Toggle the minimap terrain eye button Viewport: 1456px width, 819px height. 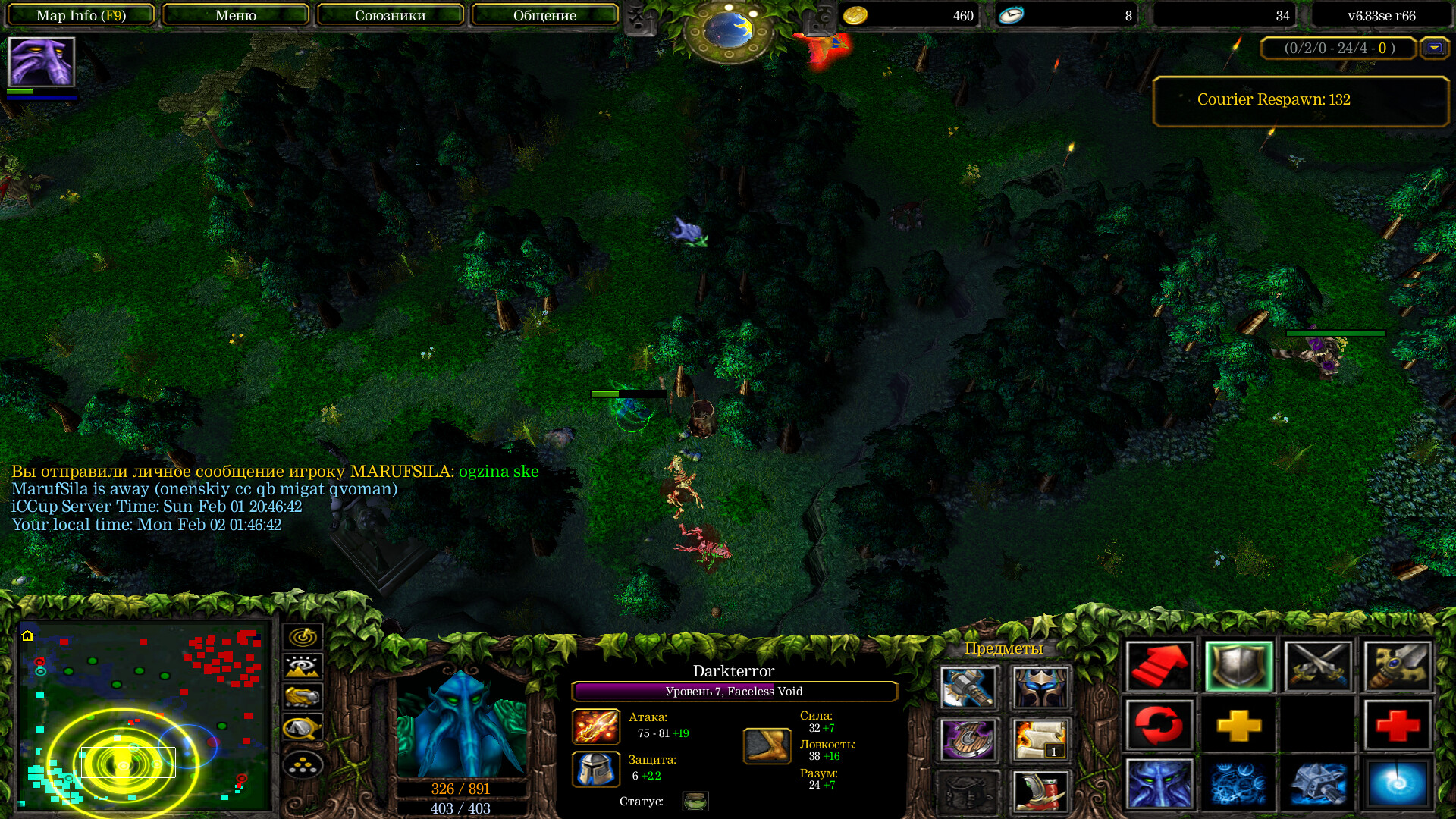tap(303, 667)
